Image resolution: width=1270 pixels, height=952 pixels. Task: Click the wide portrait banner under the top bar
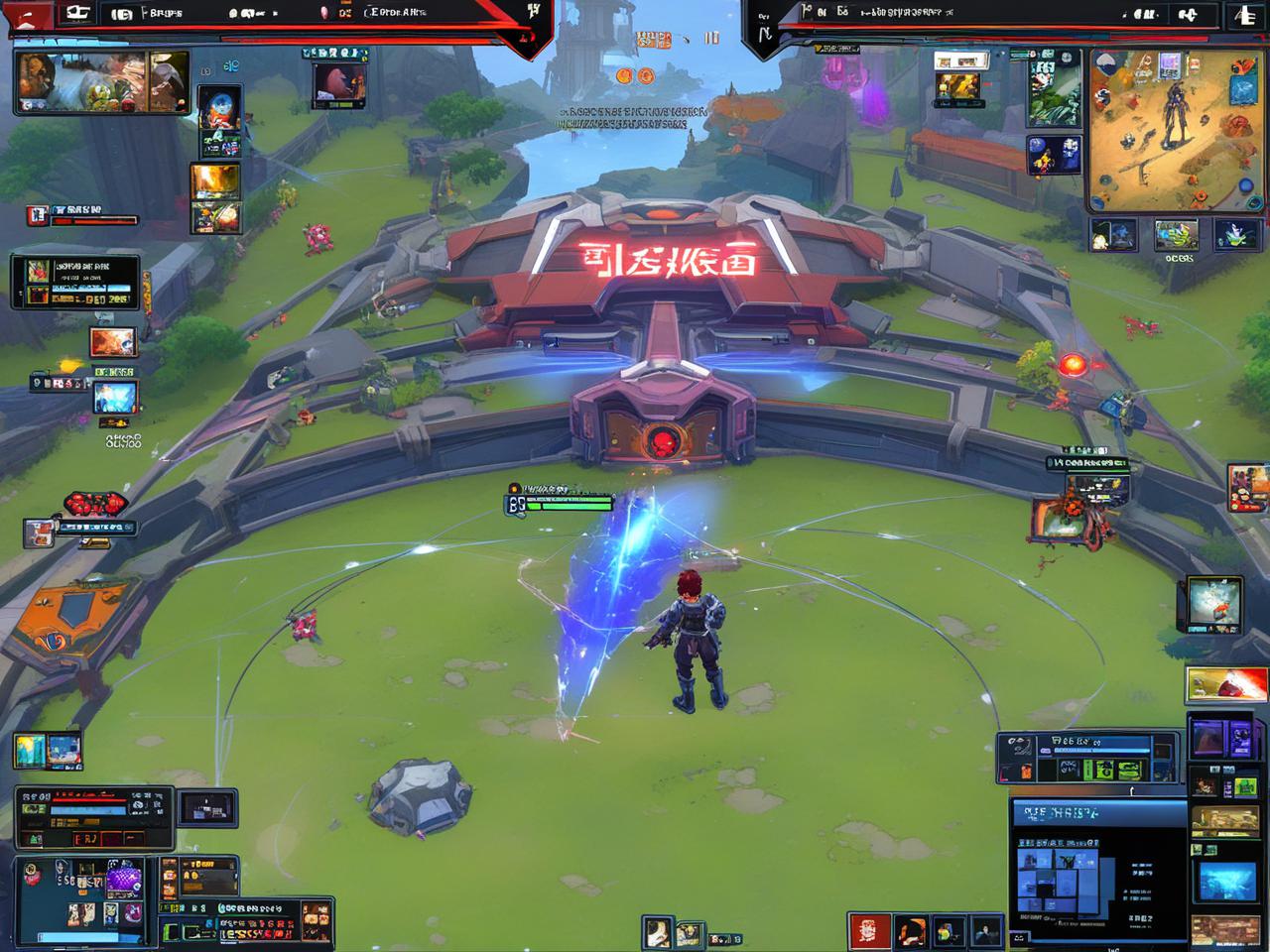click(101, 81)
